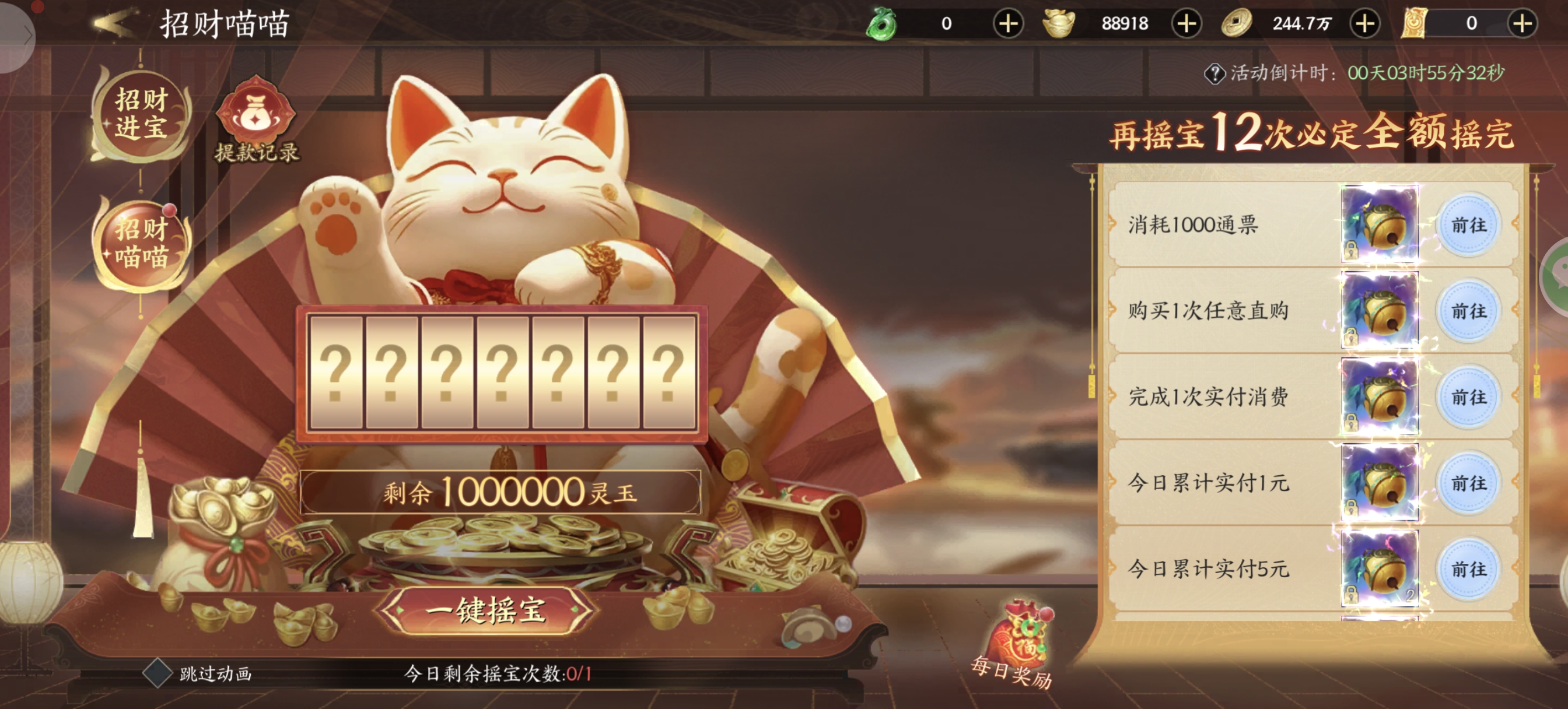View bell reward for 消耗1000通票
The width and height of the screenshot is (1568, 709).
(1380, 224)
